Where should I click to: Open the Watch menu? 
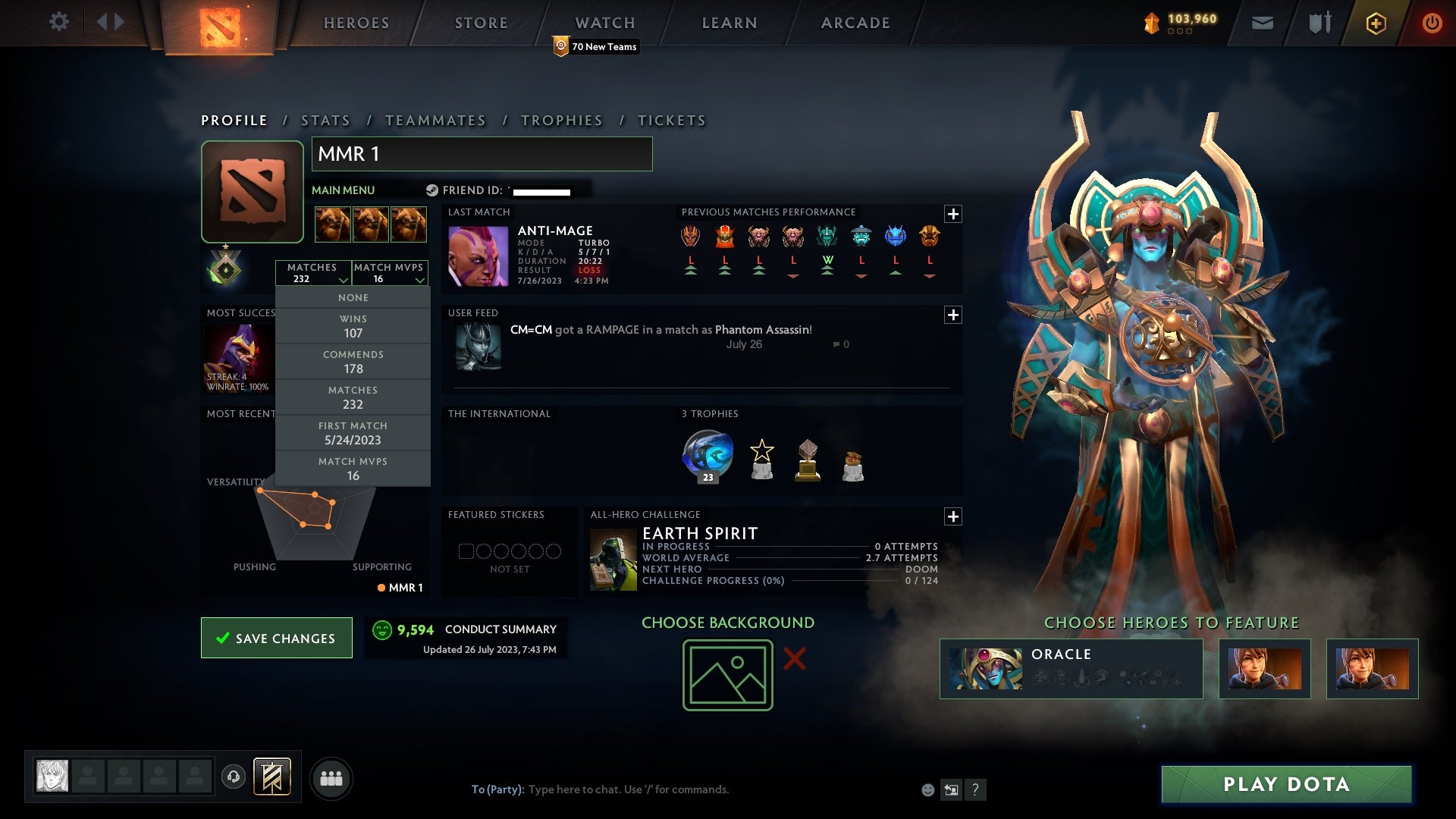pyautogui.click(x=605, y=23)
